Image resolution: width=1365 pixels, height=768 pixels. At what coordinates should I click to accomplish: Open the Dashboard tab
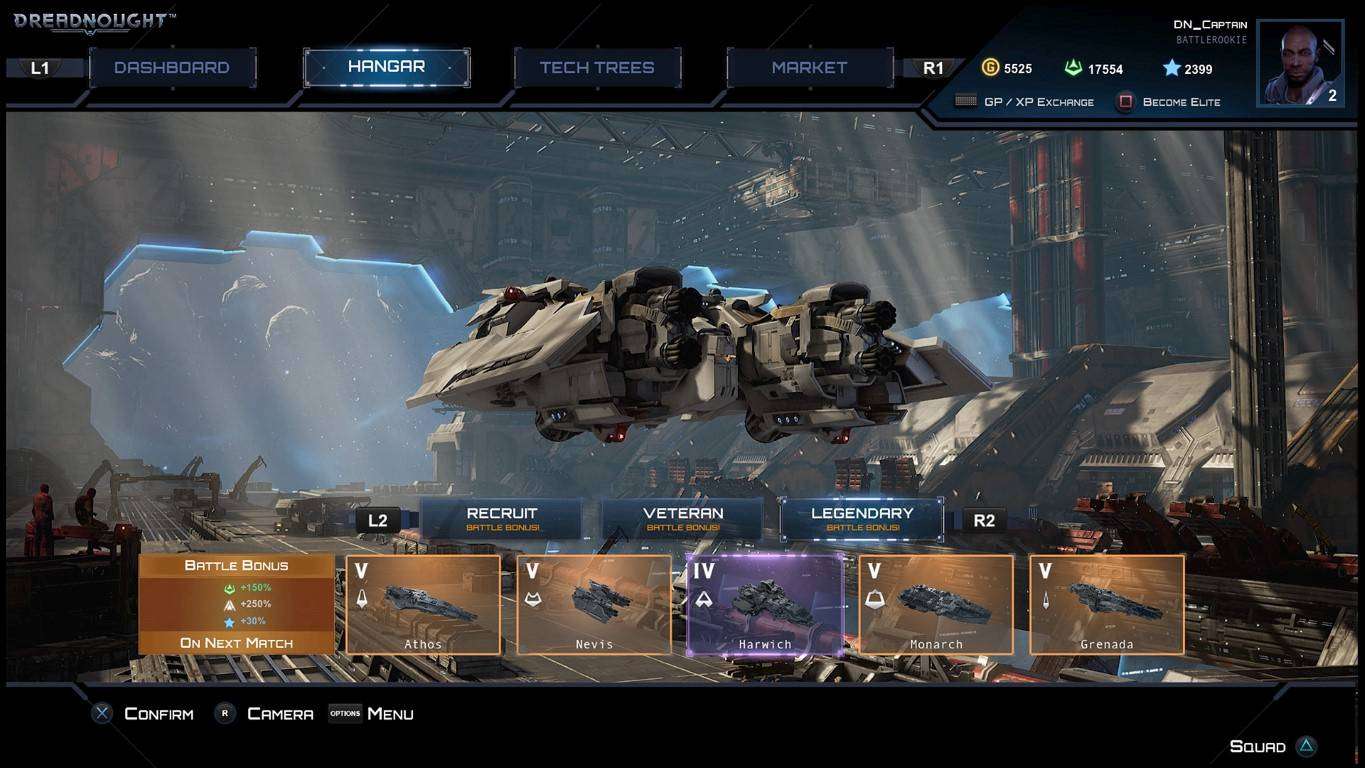(172, 68)
